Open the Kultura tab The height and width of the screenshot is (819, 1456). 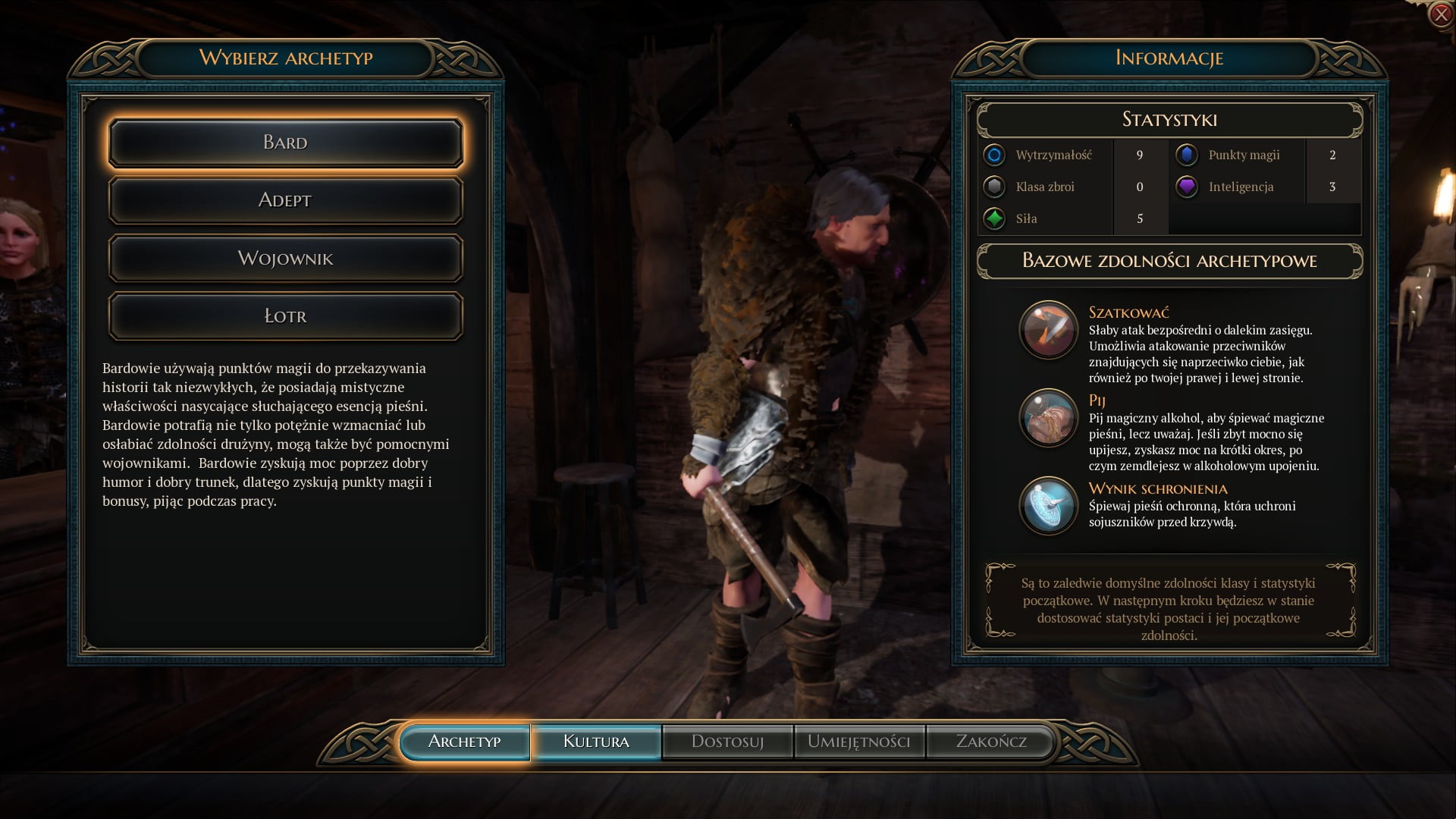coord(596,742)
